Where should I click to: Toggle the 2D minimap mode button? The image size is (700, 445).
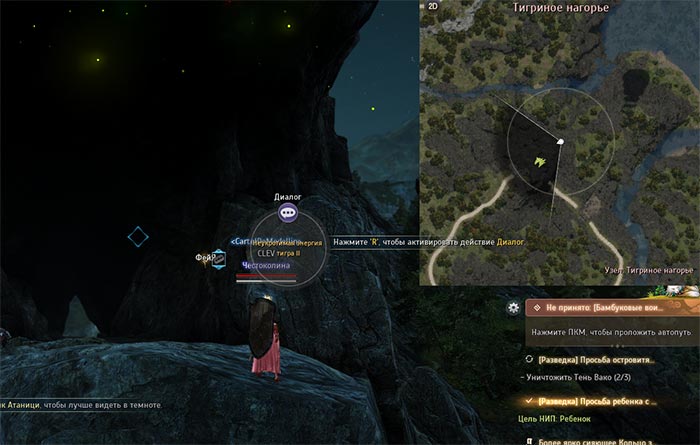[x=434, y=6]
